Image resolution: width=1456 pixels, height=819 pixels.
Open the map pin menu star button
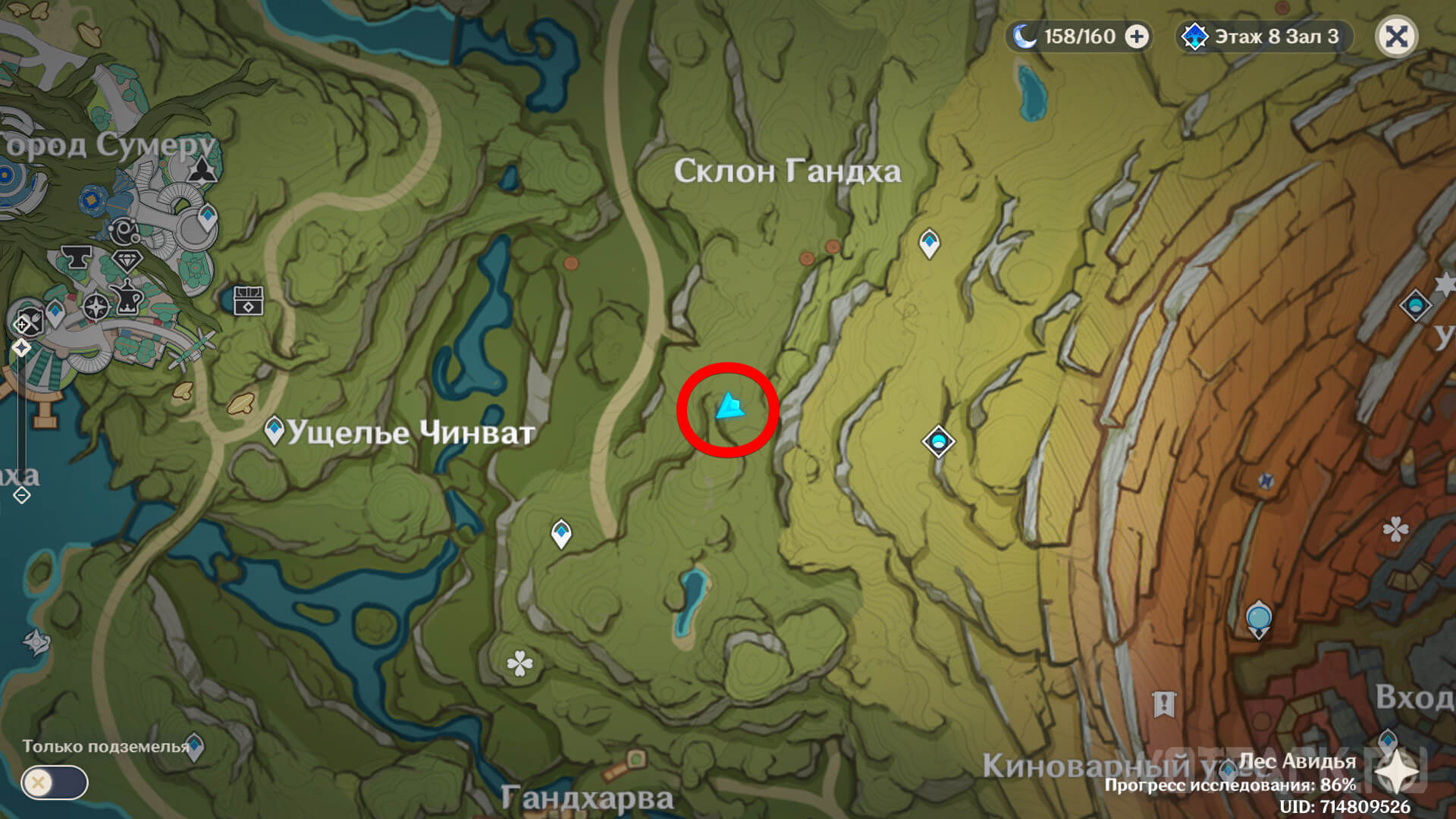(x=1397, y=770)
